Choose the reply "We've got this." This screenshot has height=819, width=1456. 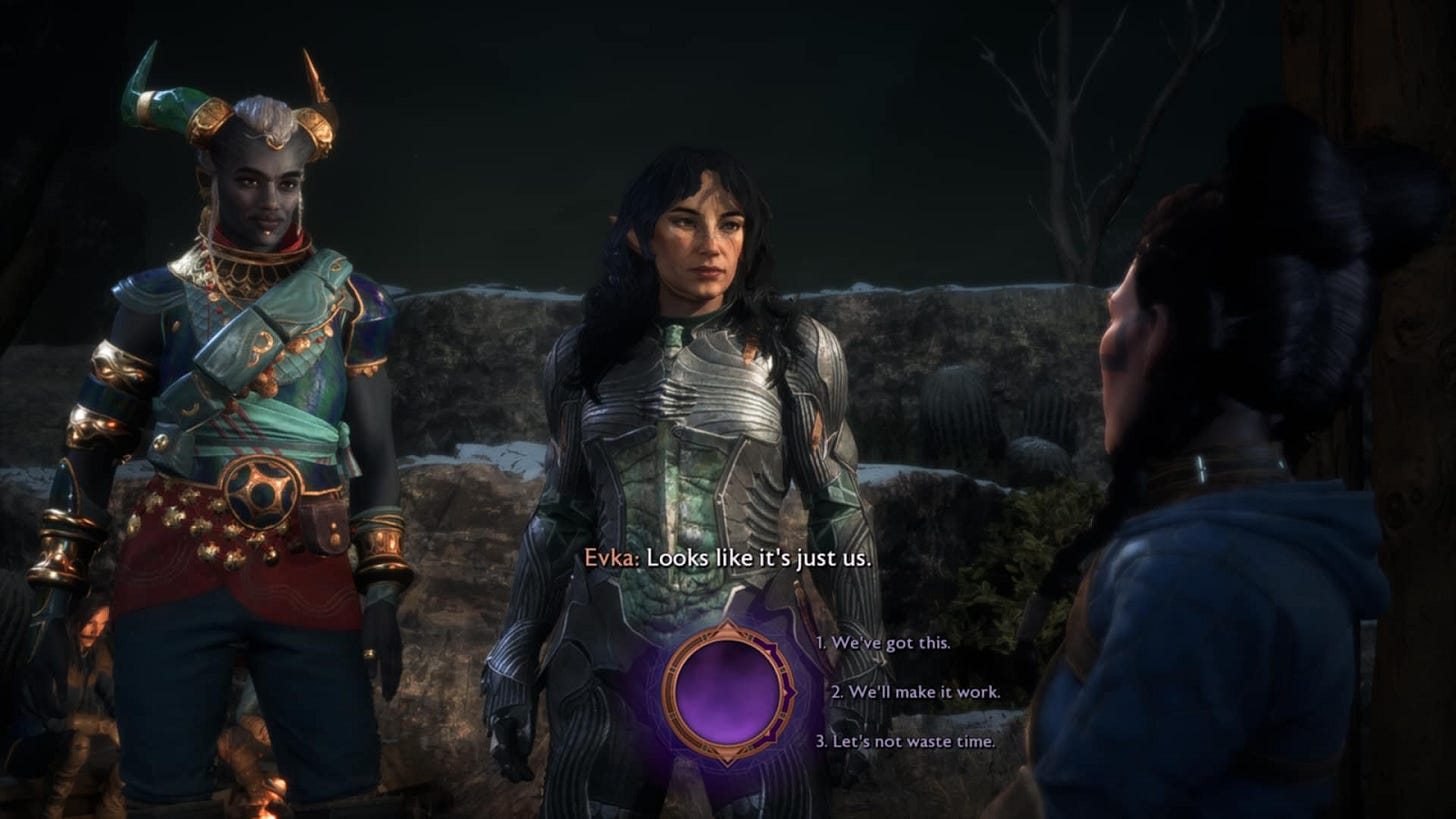pyautogui.click(x=883, y=643)
